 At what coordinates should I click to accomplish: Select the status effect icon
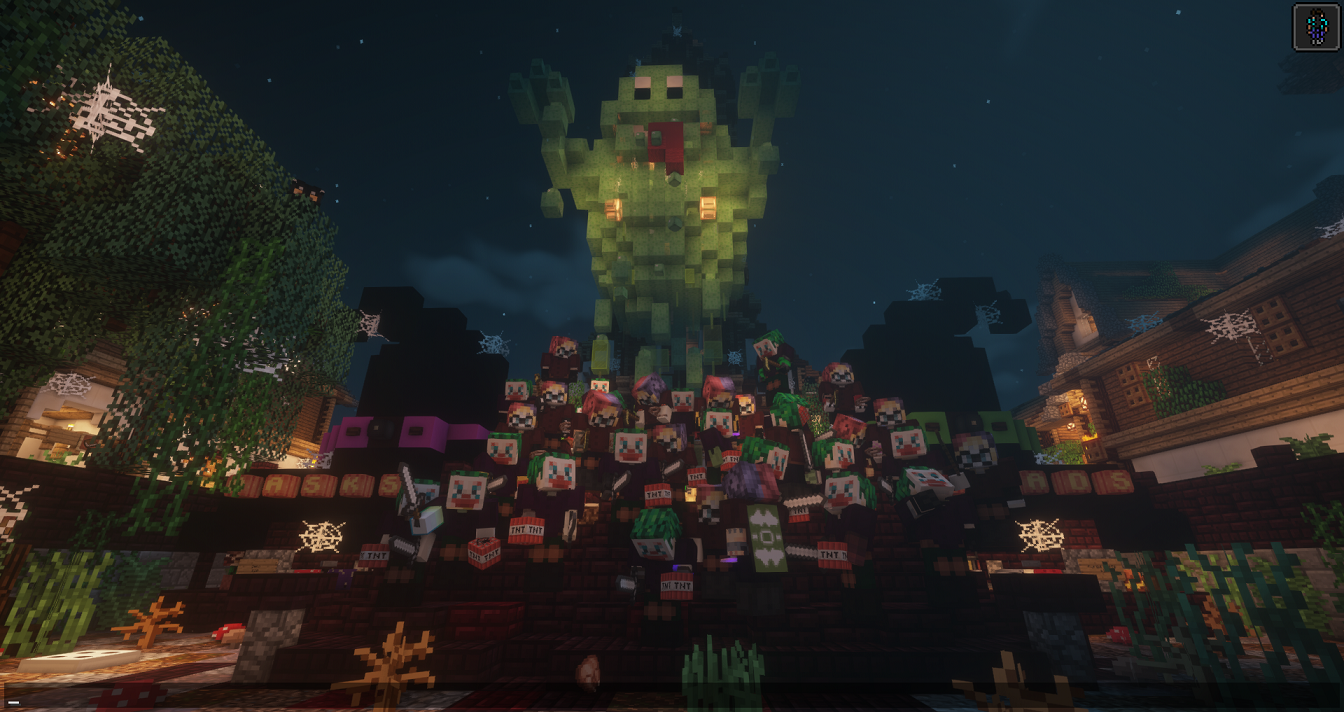coord(1315,27)
